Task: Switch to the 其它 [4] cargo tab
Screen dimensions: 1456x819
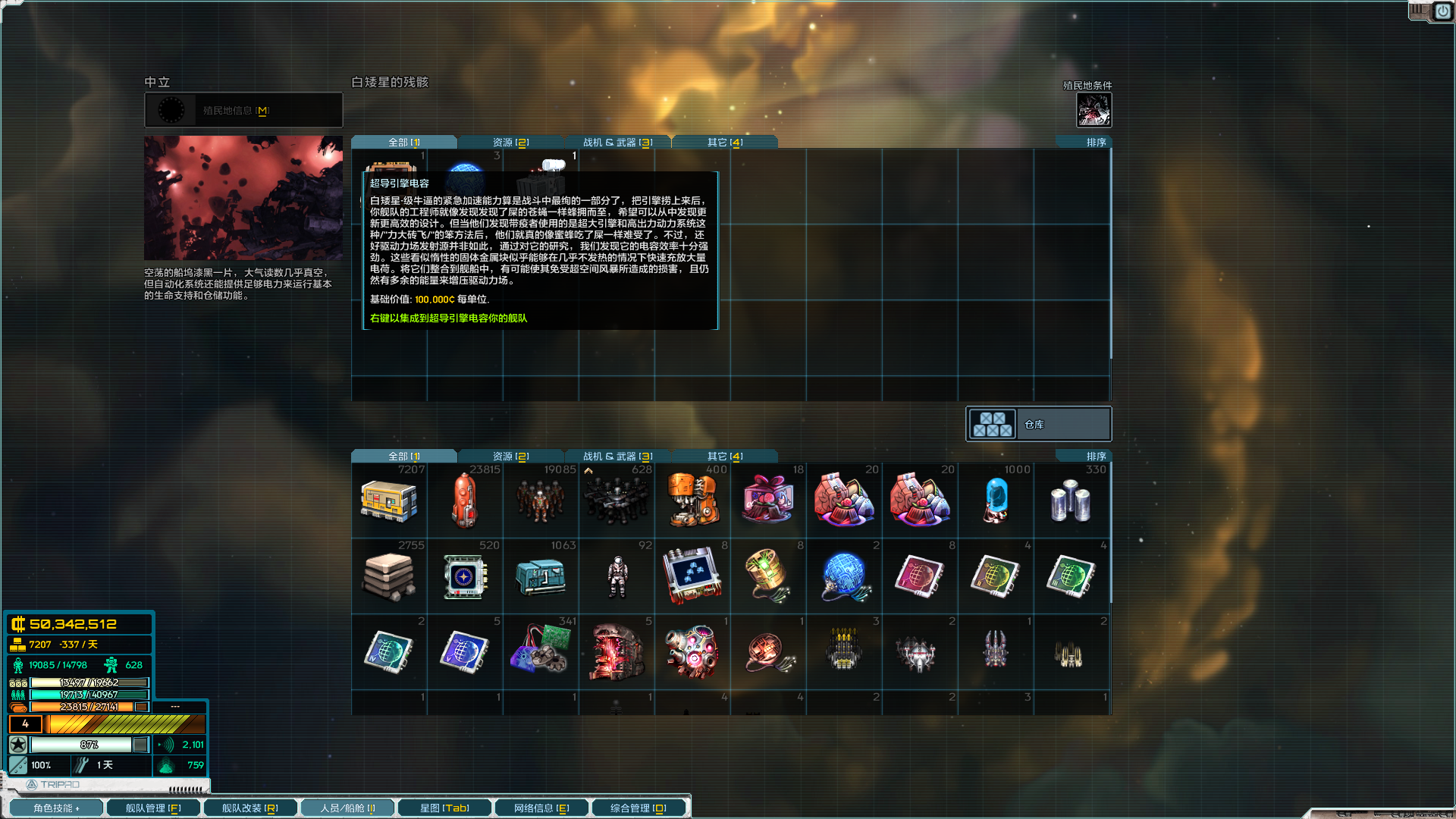Action: [x=724, y=456]
